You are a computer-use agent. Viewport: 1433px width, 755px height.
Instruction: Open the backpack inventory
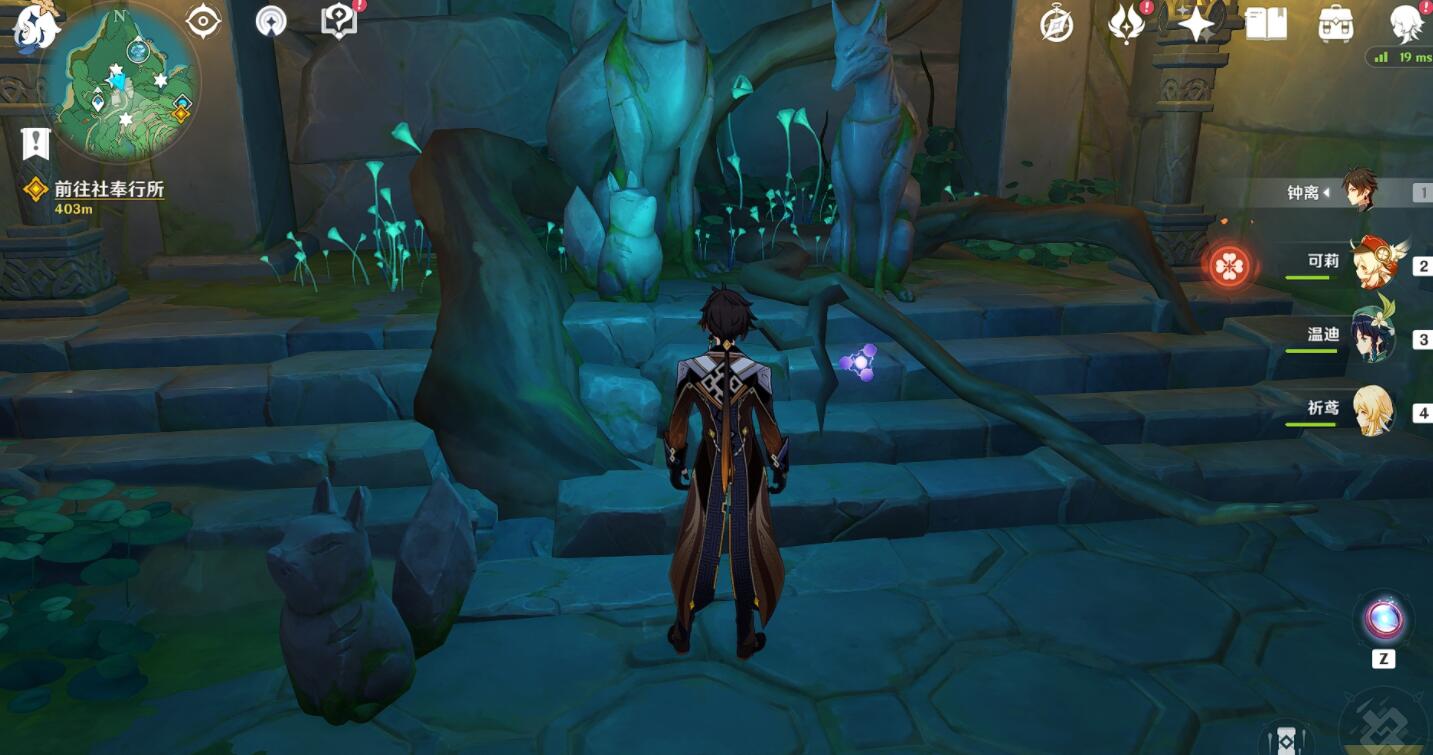(1336, 24)
